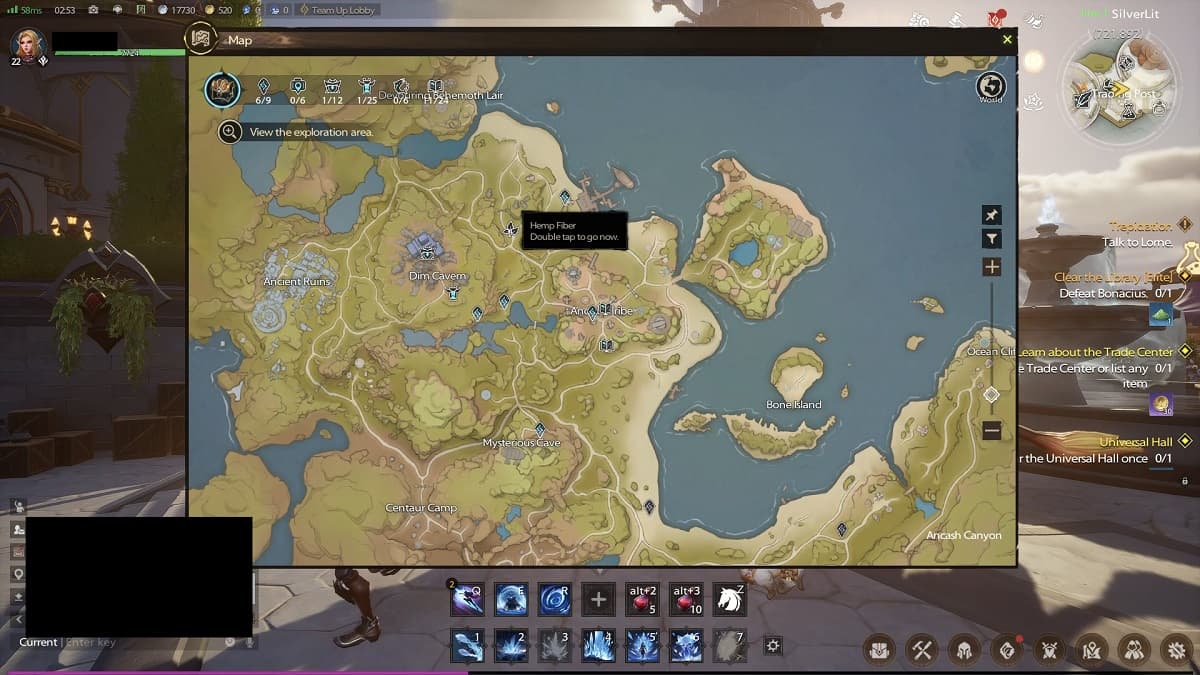Click View the exploration area magnifier
The image size is (1200, 675).
point(230,132)
